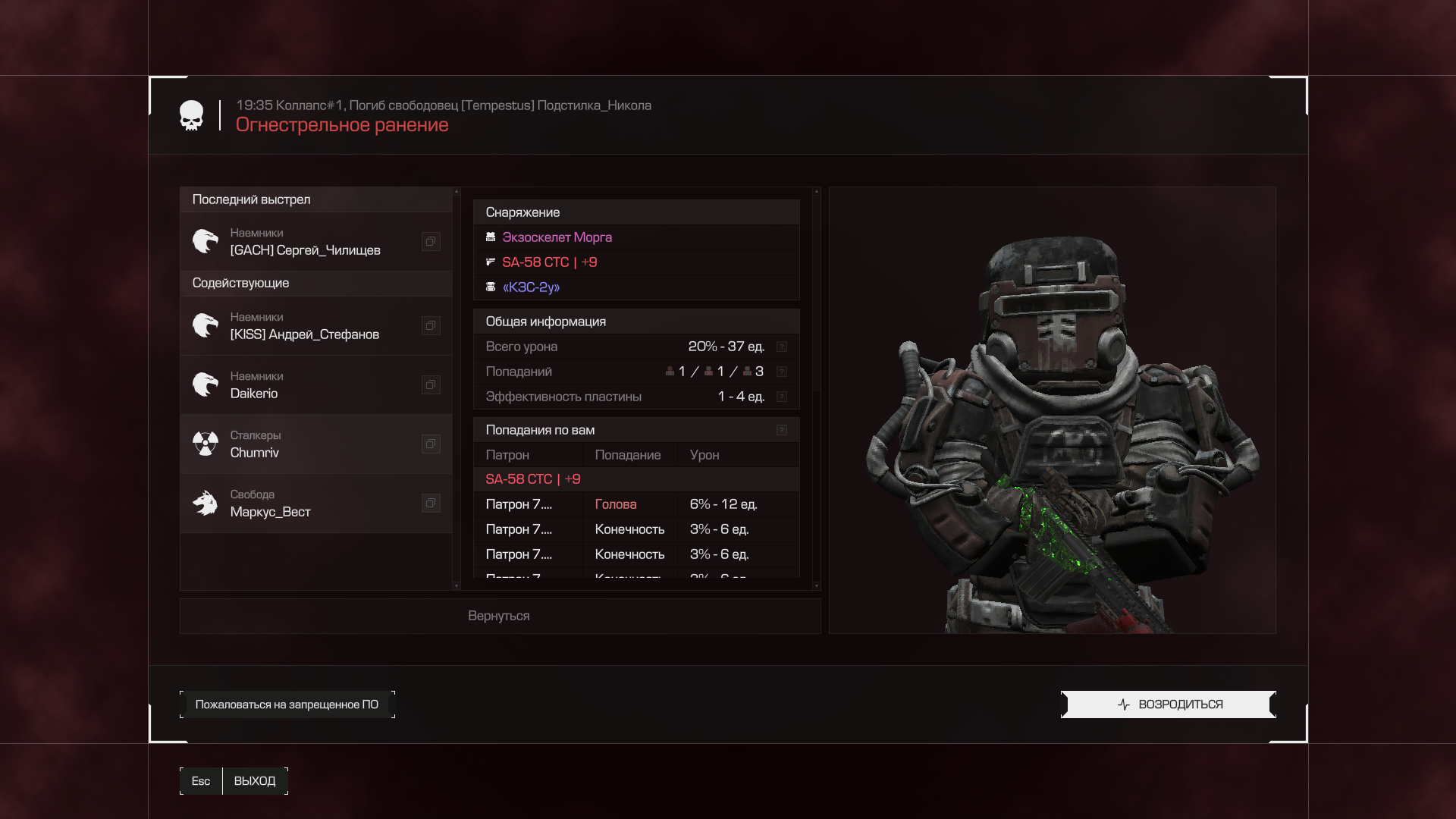Show help for Всего урона
The height and width of the screenshot is (819, 1456).
coord(782,347)
